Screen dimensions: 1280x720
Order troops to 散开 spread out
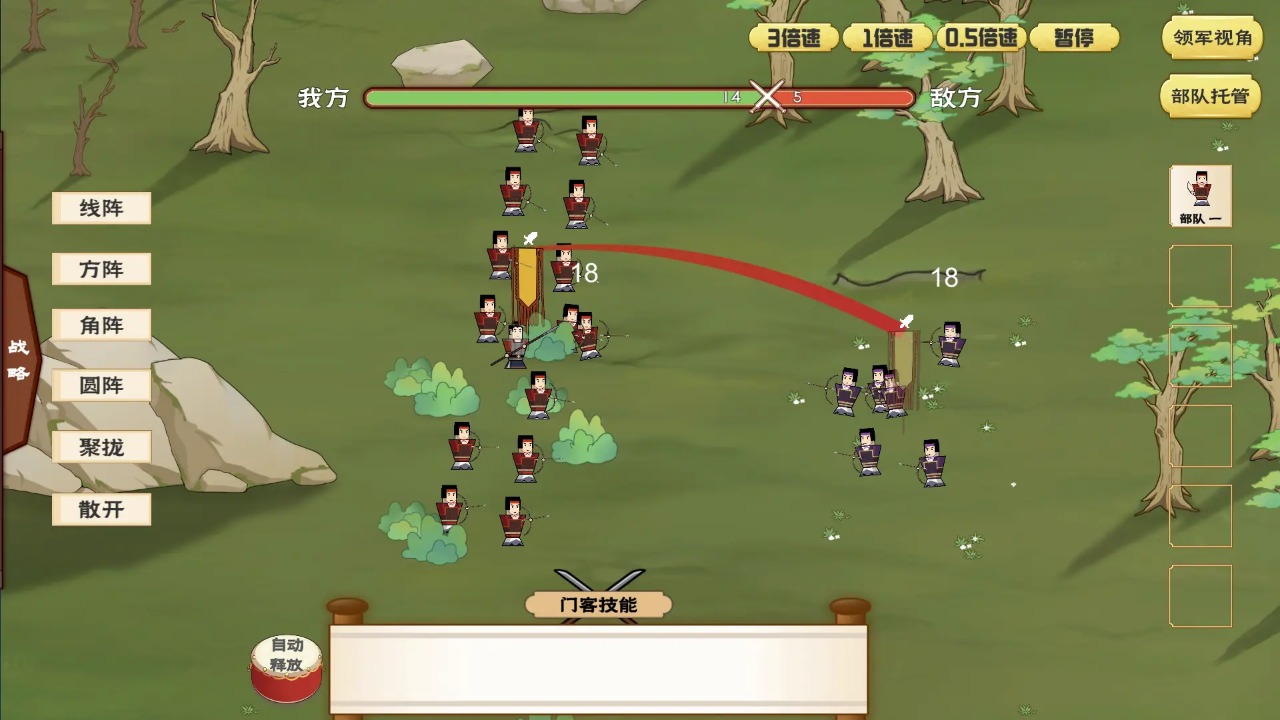pos(101,509)
